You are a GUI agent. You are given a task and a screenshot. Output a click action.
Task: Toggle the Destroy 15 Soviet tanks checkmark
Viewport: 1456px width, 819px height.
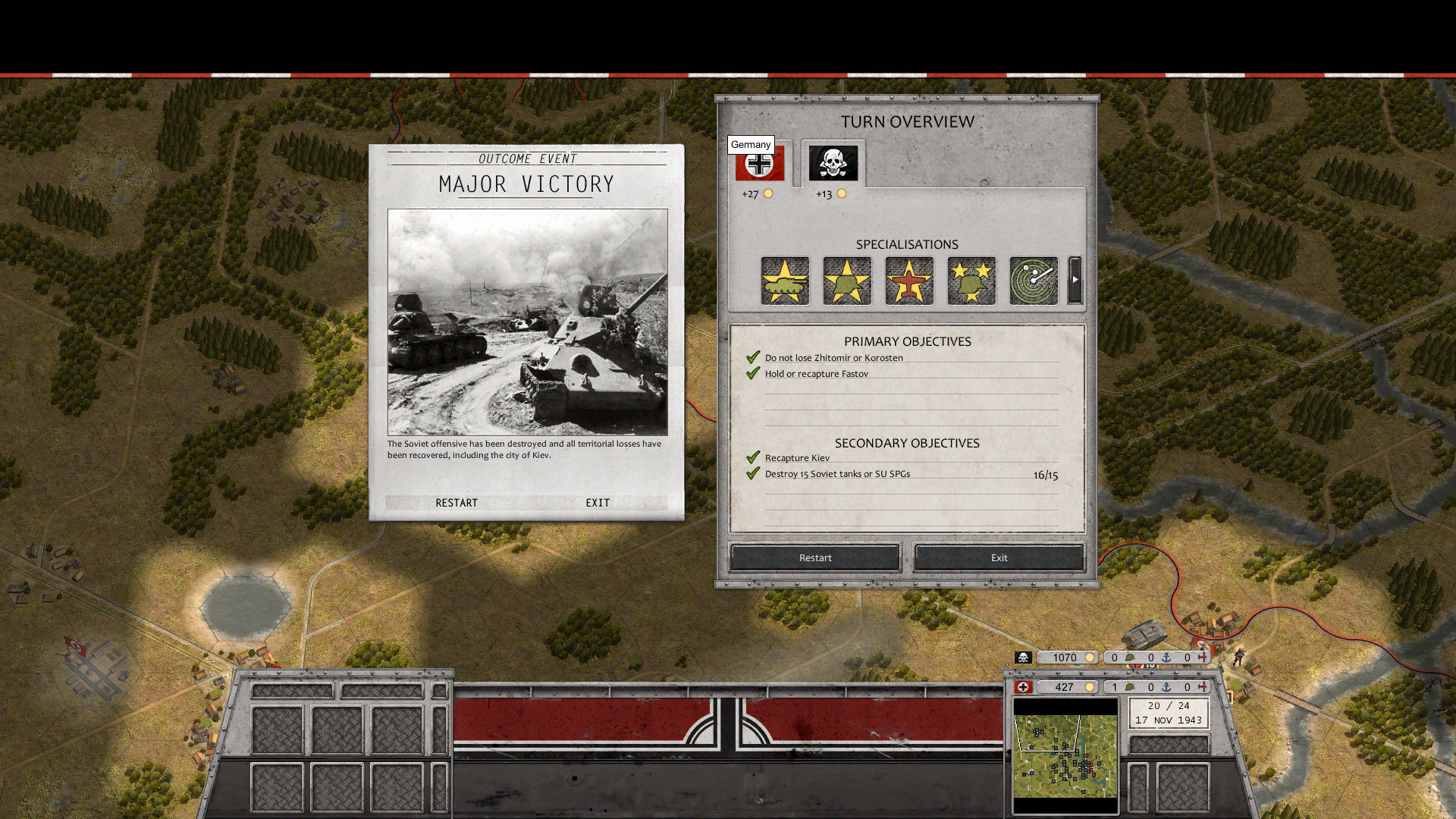[x=753, y=473]
